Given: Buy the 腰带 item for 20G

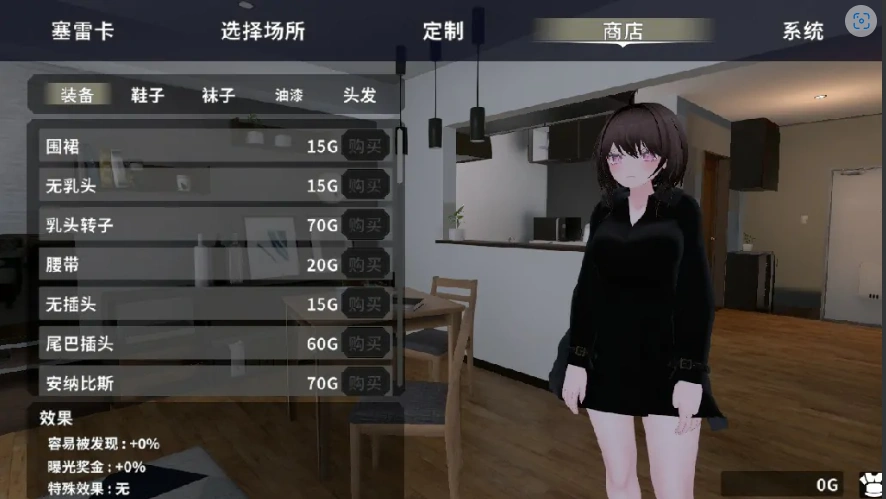Looking at the screenshot, I should coord(366,264).
